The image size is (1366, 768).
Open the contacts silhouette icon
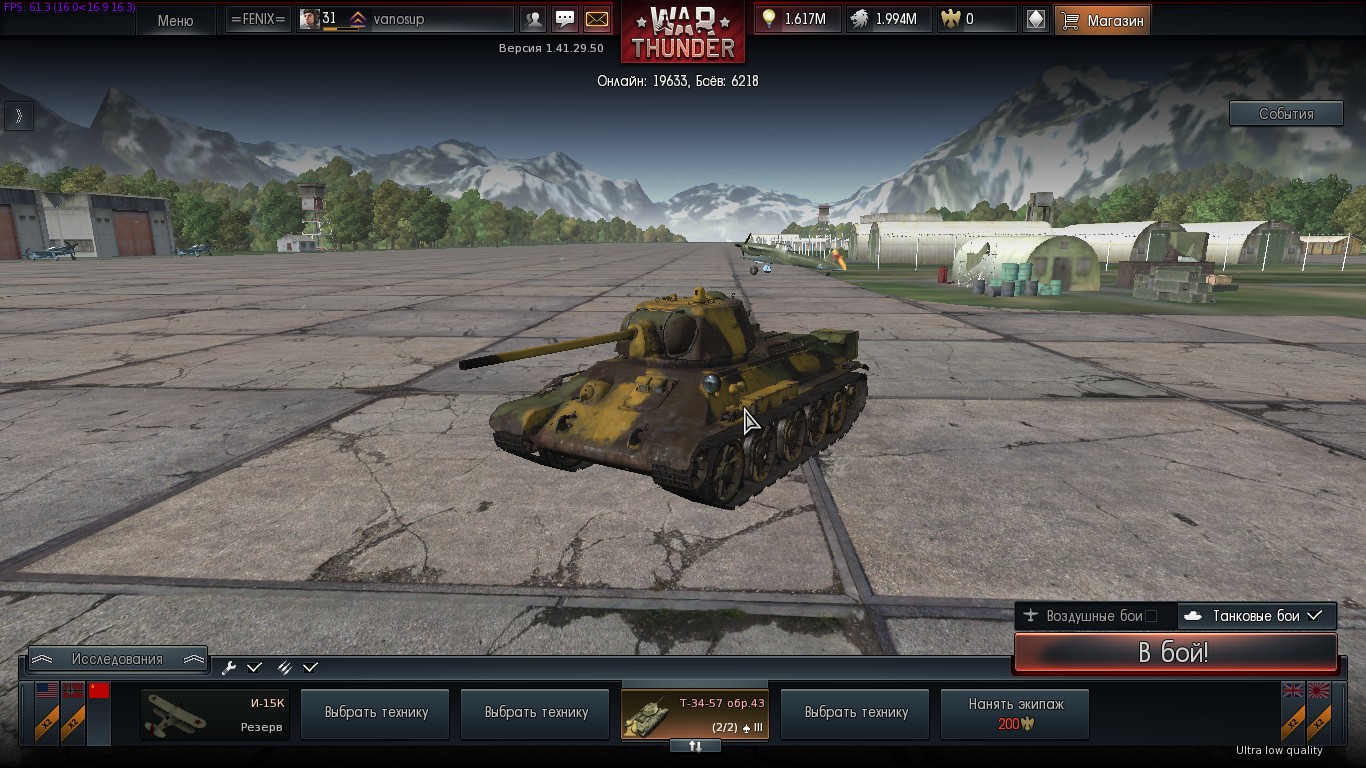coord(535,19)
